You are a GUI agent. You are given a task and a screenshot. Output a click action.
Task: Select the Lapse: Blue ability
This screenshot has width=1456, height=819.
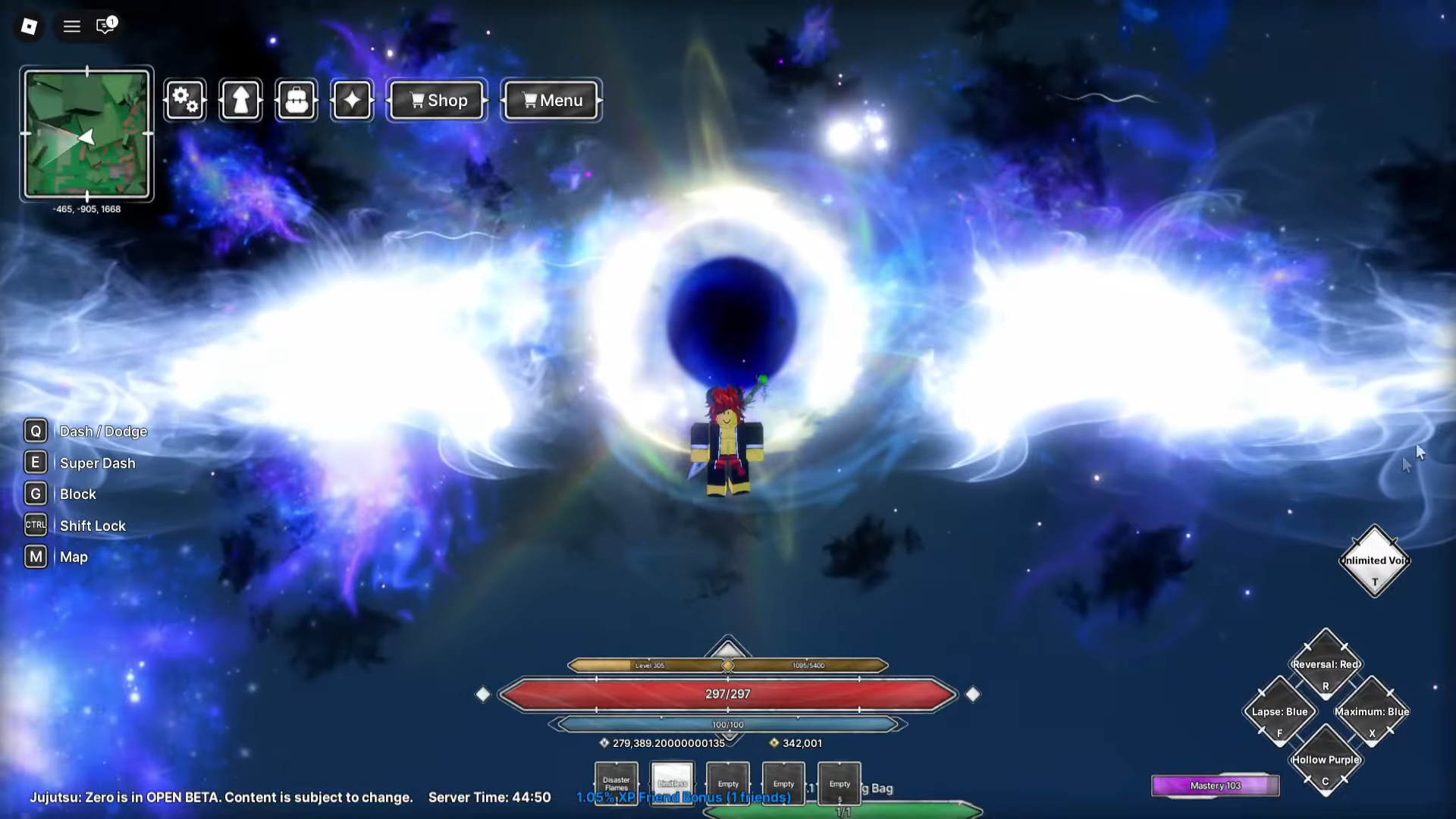(x=1279, y=713)
